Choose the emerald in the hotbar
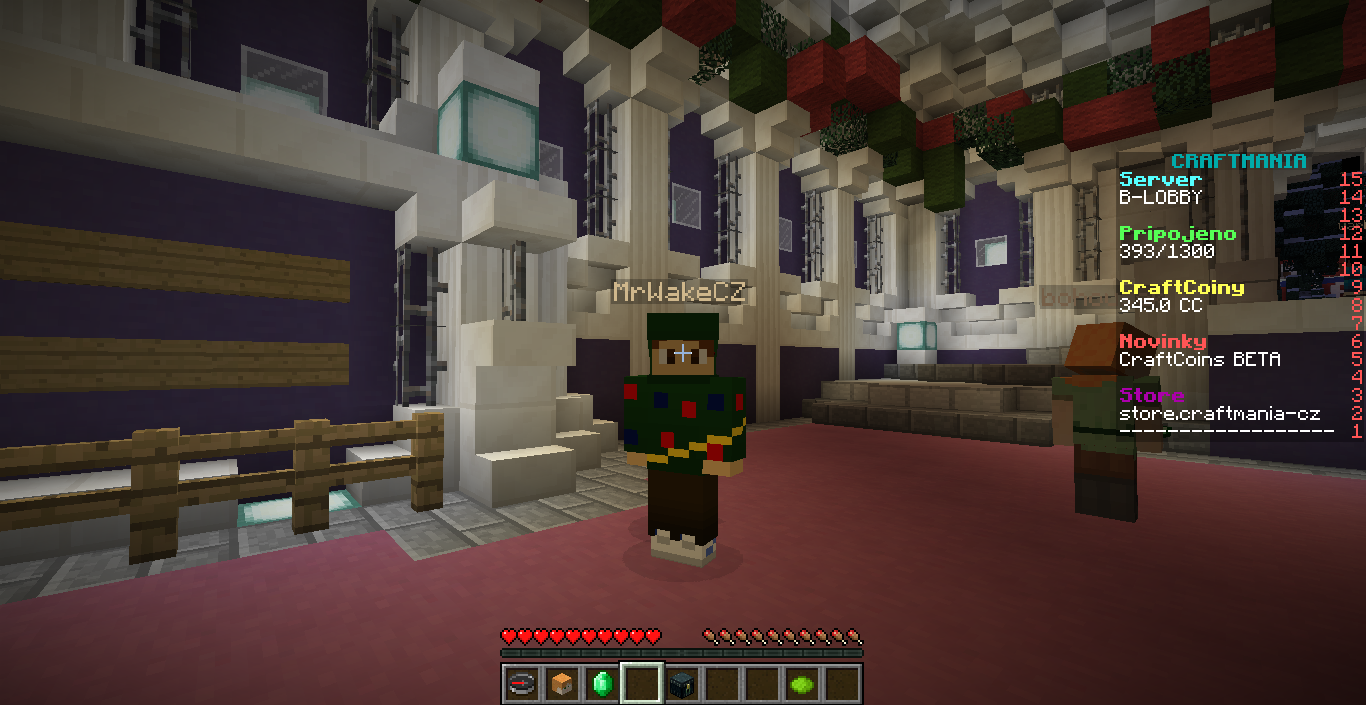This screenshot has height=705, width=1366. click(602, 684)
